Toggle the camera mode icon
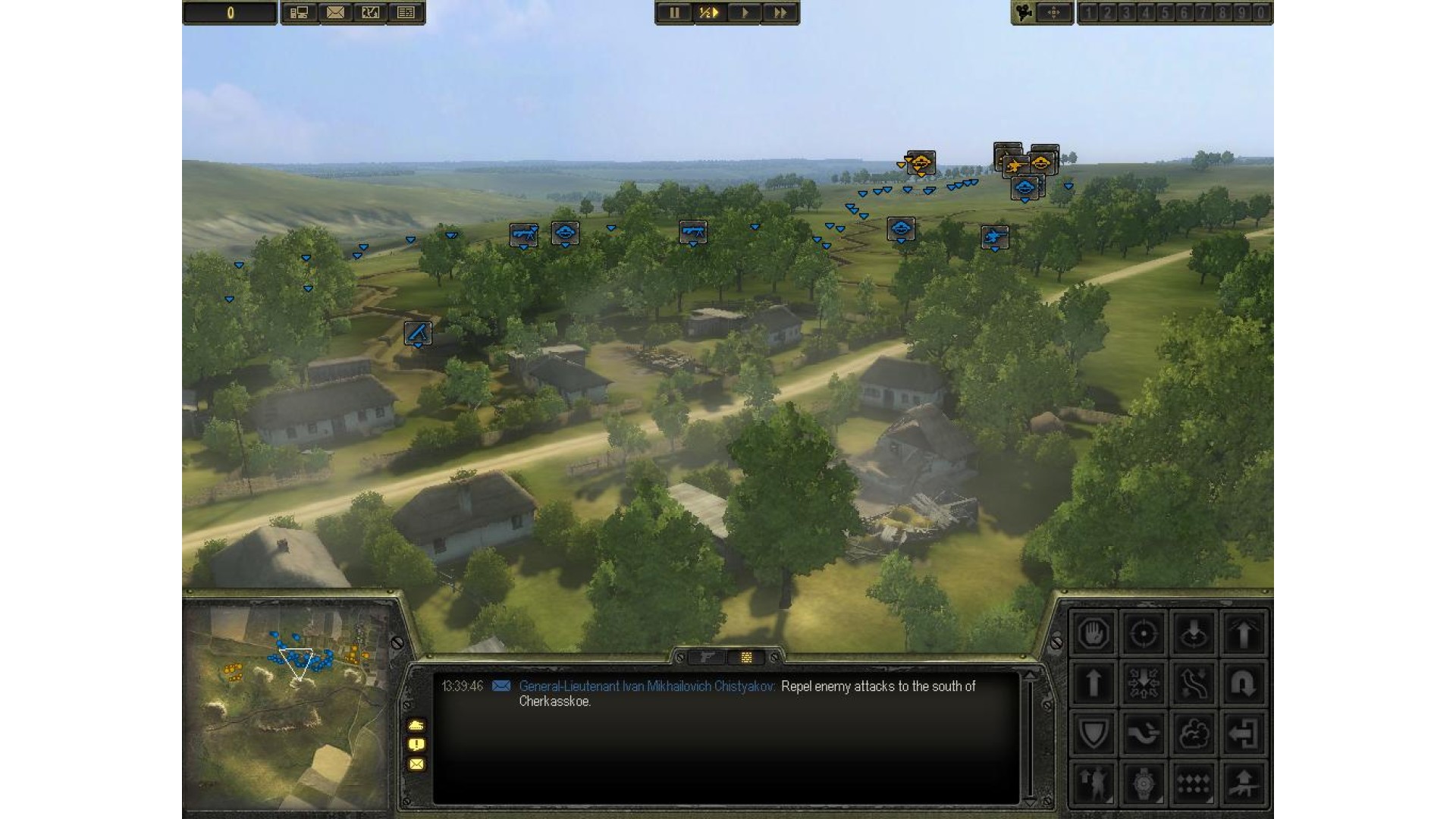The height and width of the screenshot is (819, 1456). coord(1025,13)
